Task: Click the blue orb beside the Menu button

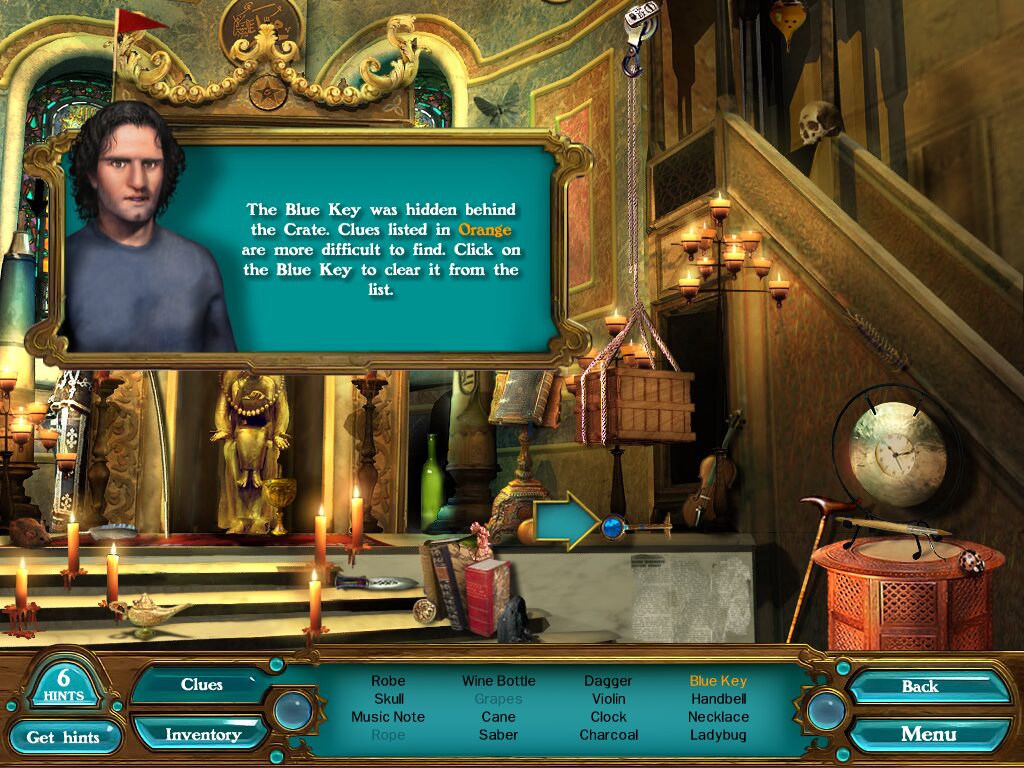Action: [x=826, y=710]
